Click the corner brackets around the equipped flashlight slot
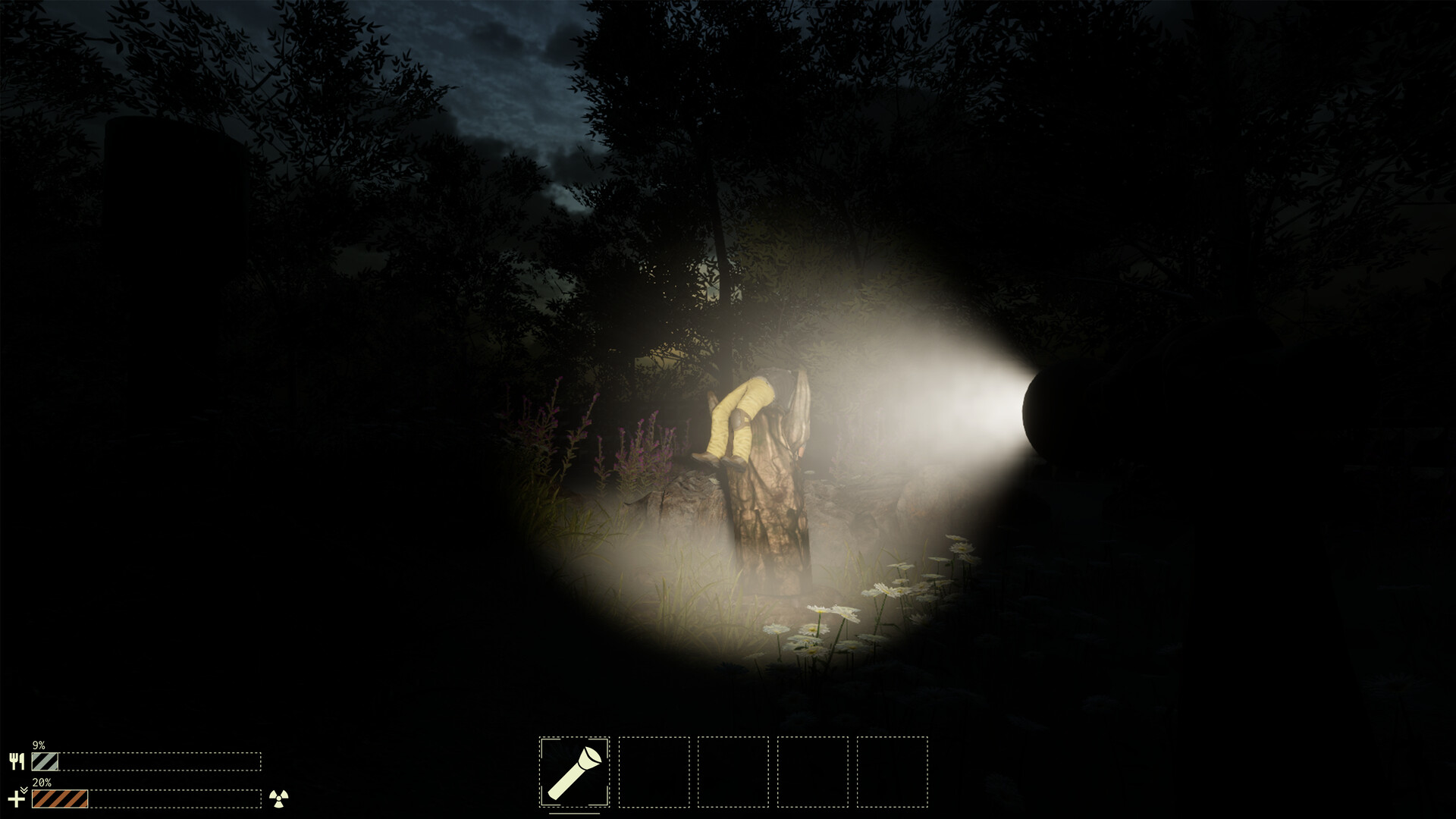This screenshot has width=1456, height=819. (544, 741)
